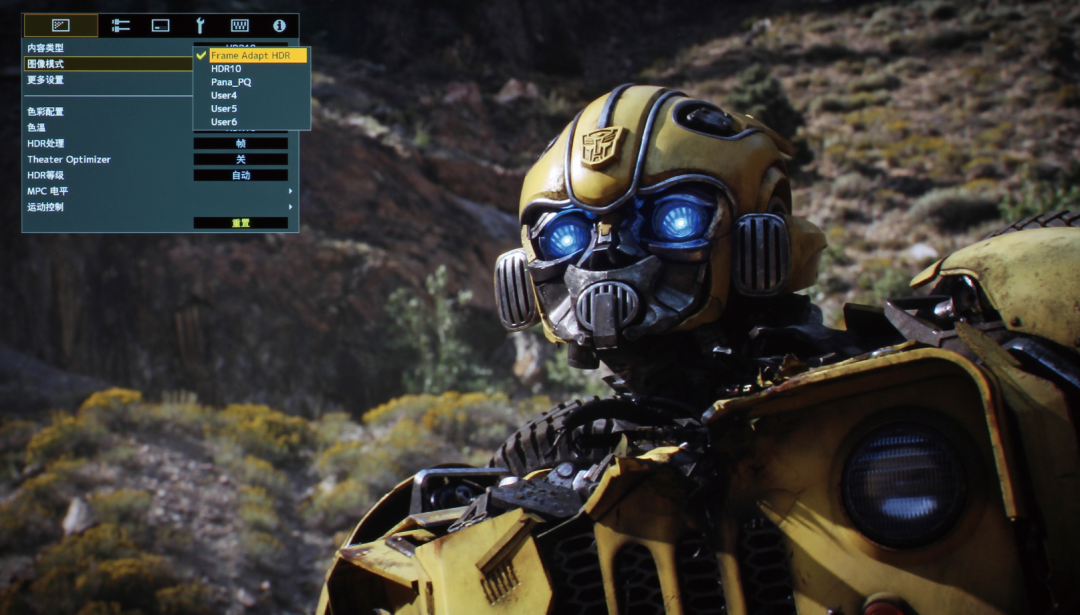1080x615 pixels.
Task: Pick the Pana_PQ picture mode
Action: click(231, 82)
